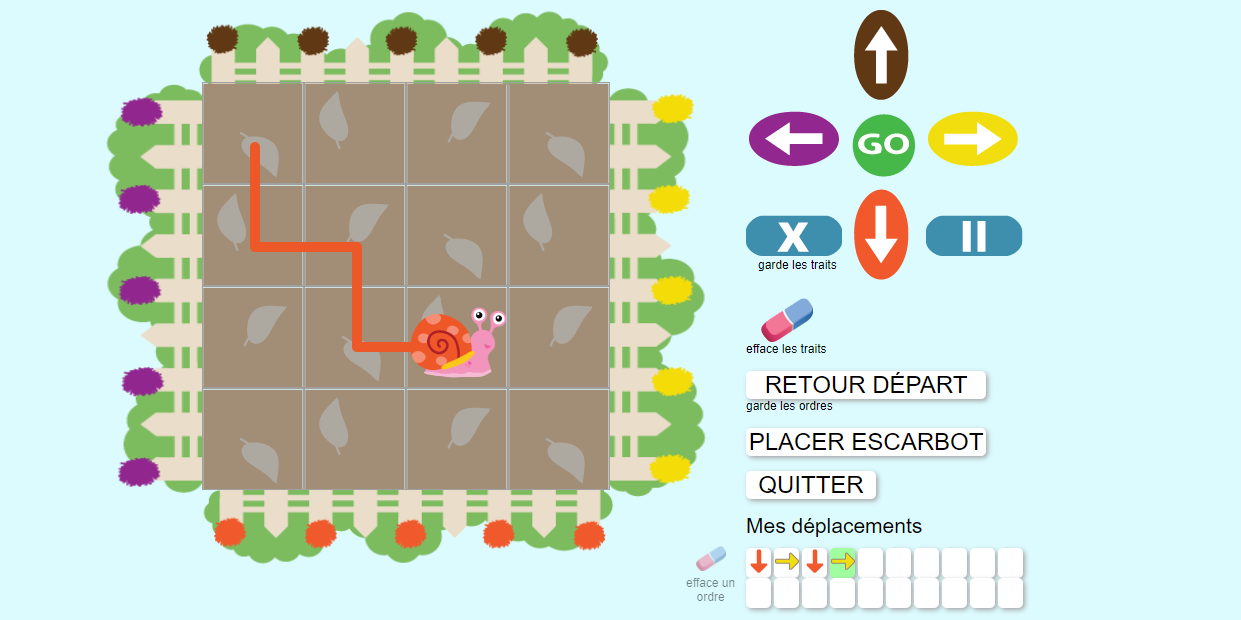
Task: Select PLACER ESCARBOT
Action: pyautogui.click(x=865, y=442)
